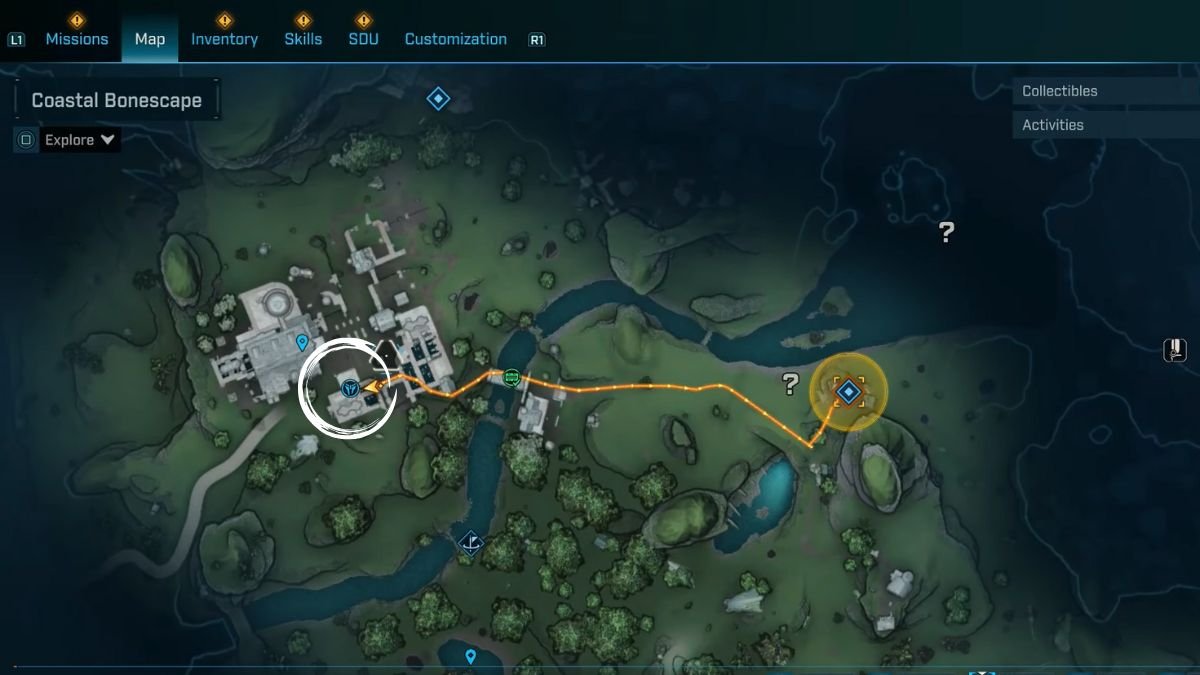
Task: Select the circled player location icon
Action: pos(350,387)
